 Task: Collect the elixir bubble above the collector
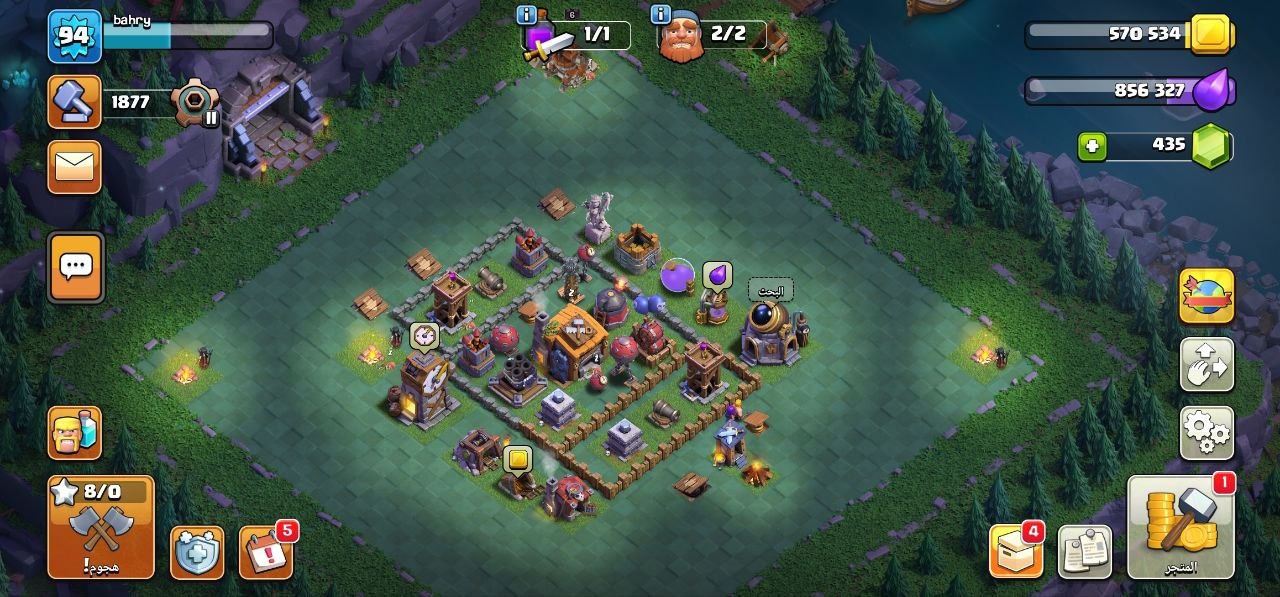tap(717, 275)
